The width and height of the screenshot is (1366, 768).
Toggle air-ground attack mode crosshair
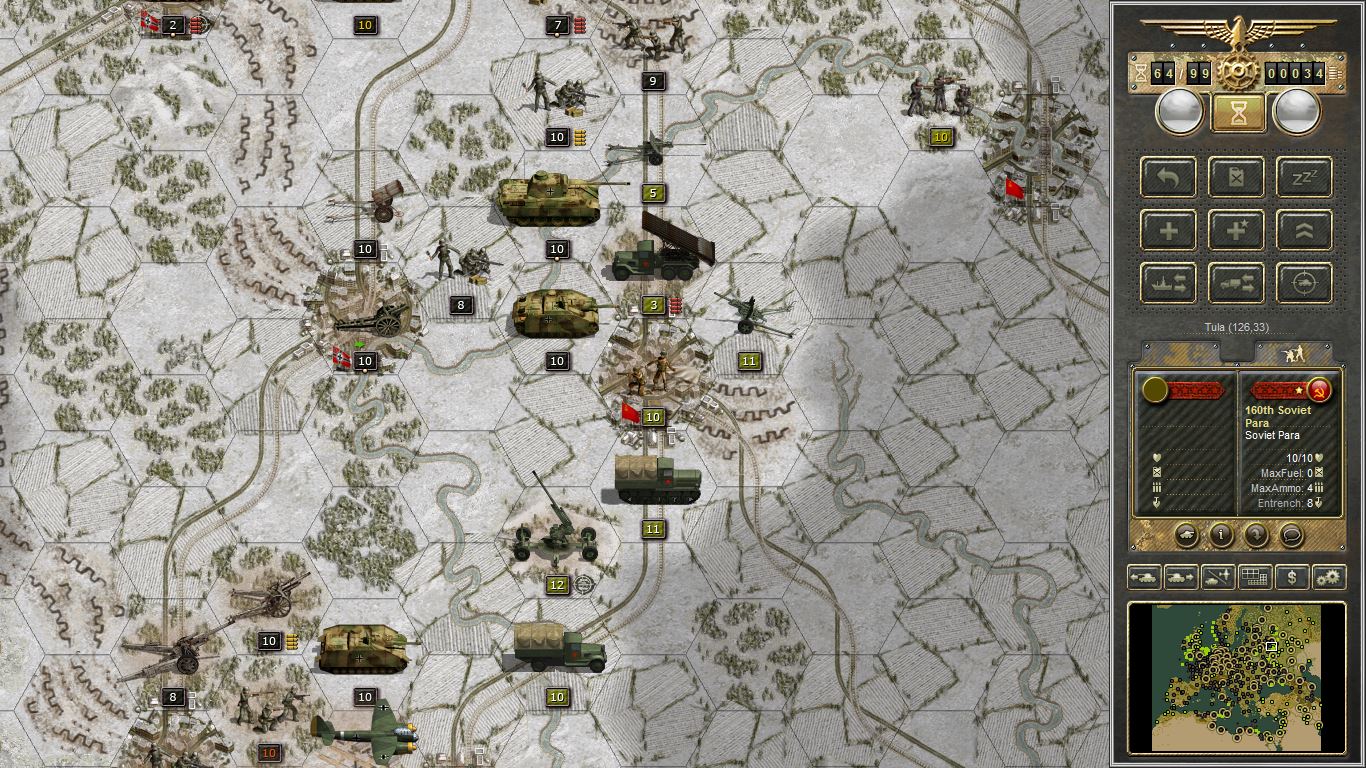(1303, 283)
